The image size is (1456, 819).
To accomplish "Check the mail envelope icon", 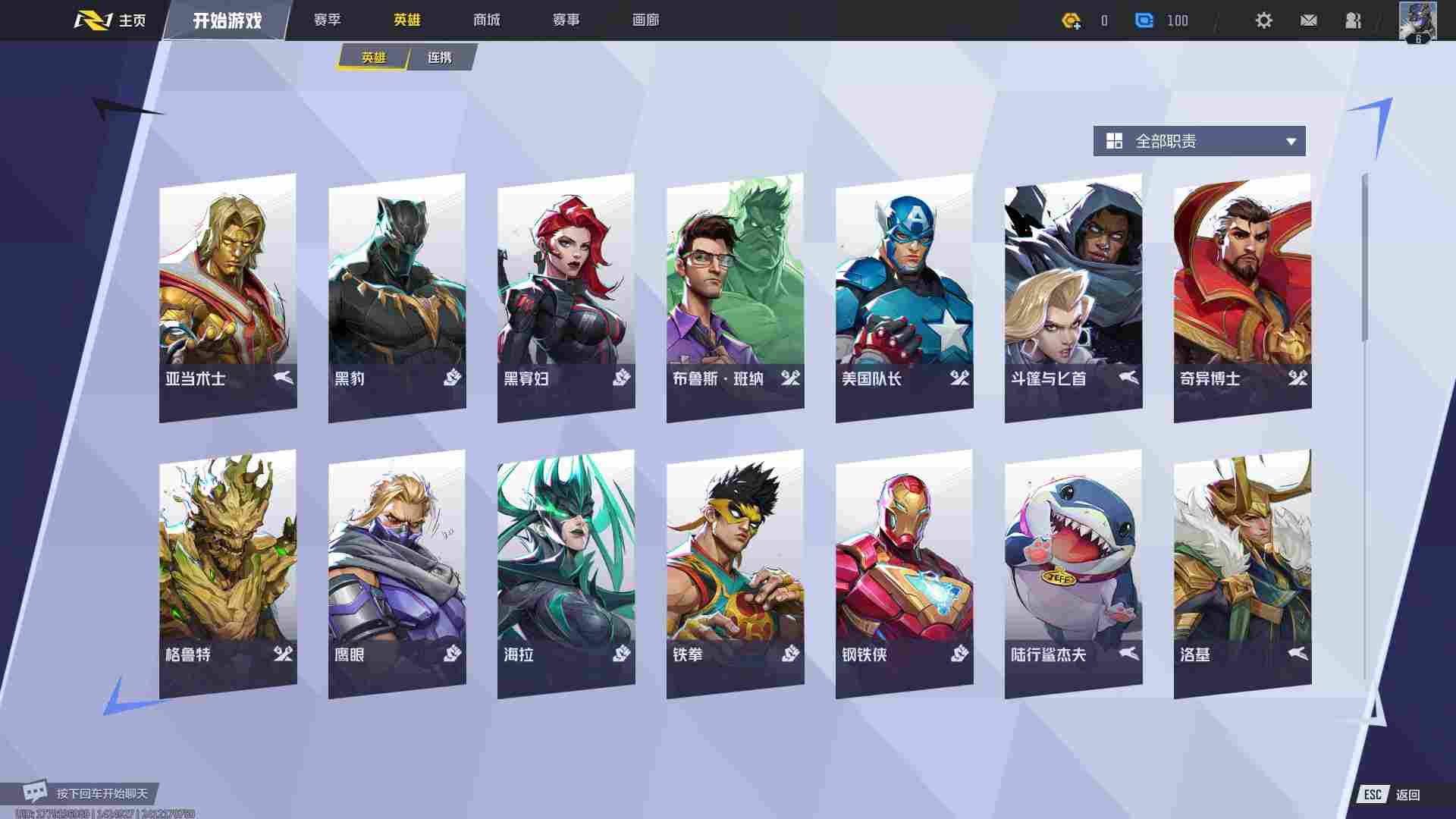I will pyautogui.click(x=1308, y=20).
